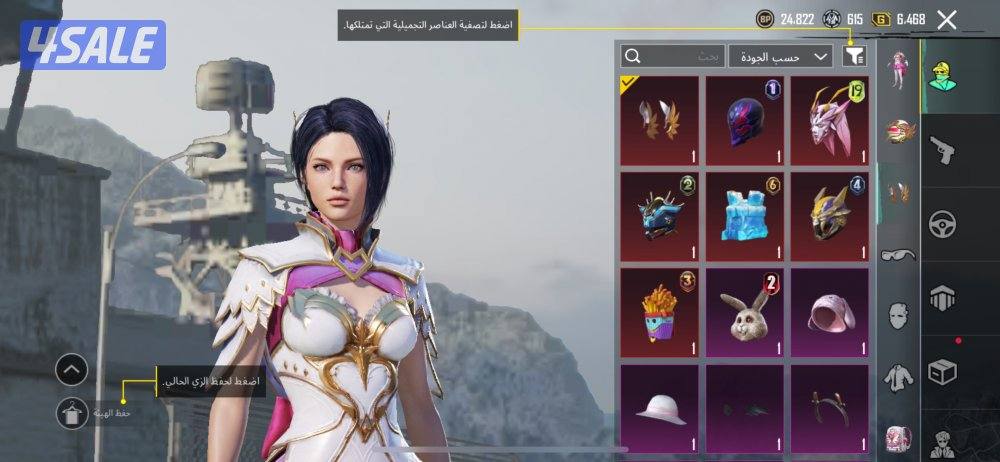
Task: Select the dark purple helmet item
Action: 745,120
